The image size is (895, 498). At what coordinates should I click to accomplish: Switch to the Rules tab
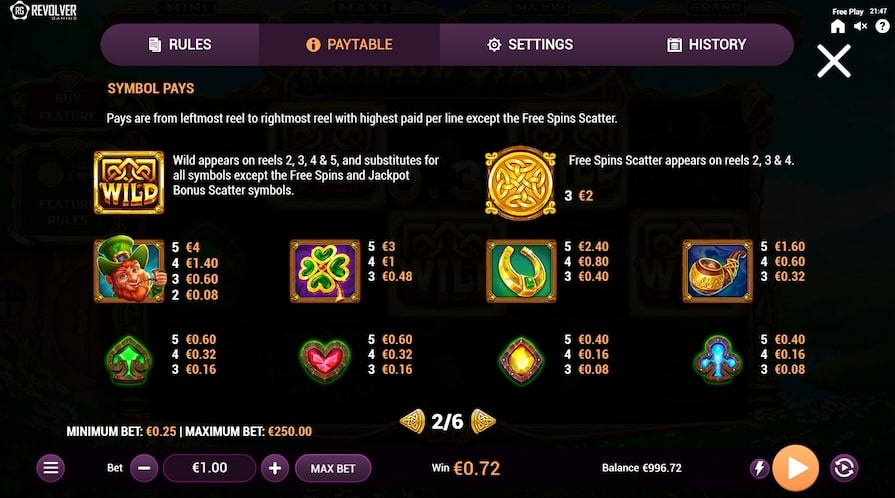coord(180,45)
